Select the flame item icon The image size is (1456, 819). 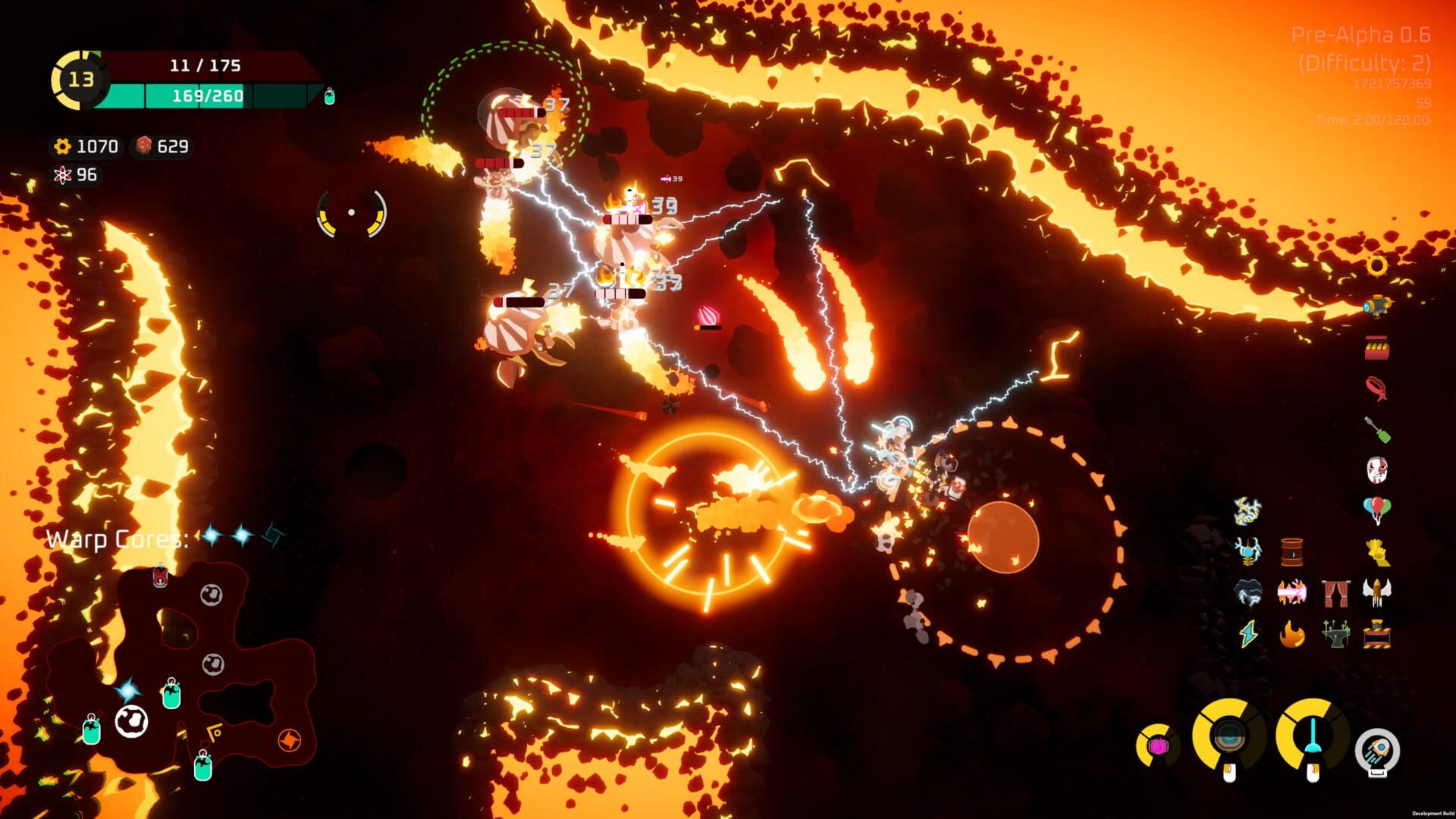click(1291, 633)
